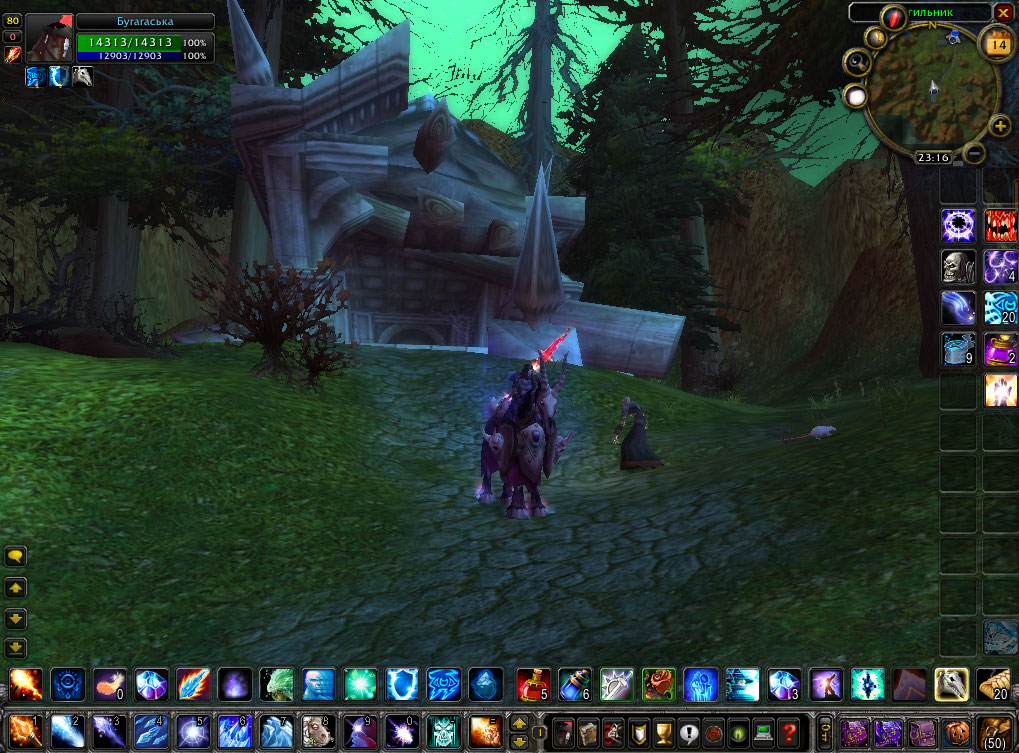This screenshot has width=1019, height=753.
Task: Use the blue mana potion with 6 charges
Action: click(x=573, y=685)
